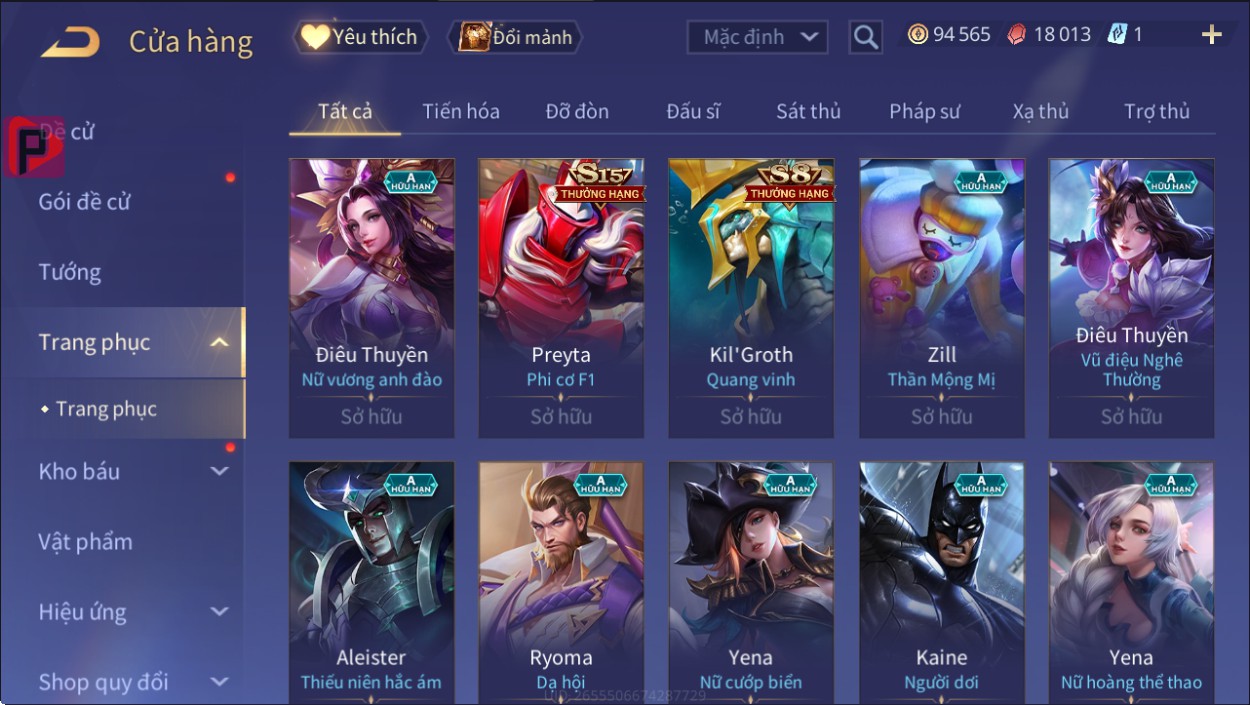
Task: Show the Đấu sĩ category
Action: (x=693, y=111)
